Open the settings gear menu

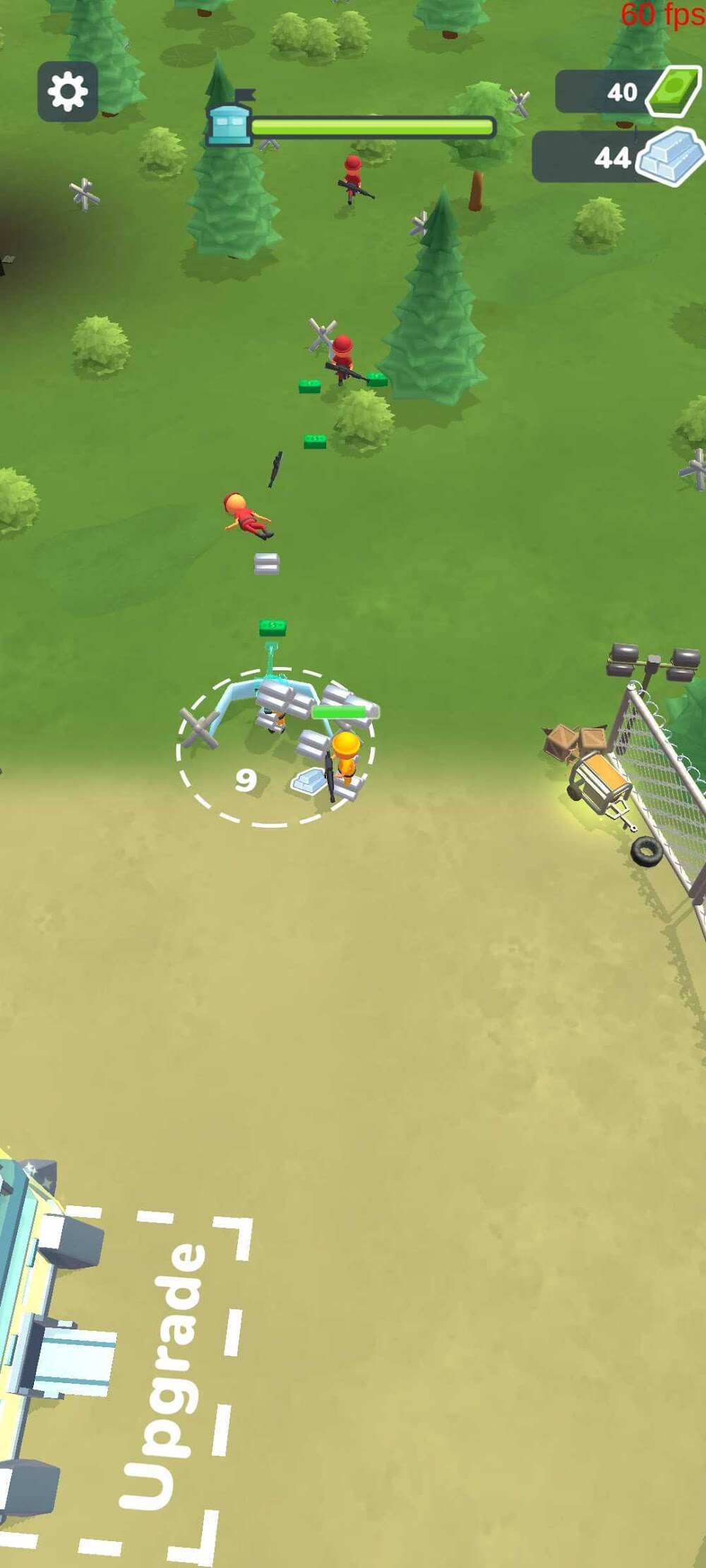(x=68, y=92)
